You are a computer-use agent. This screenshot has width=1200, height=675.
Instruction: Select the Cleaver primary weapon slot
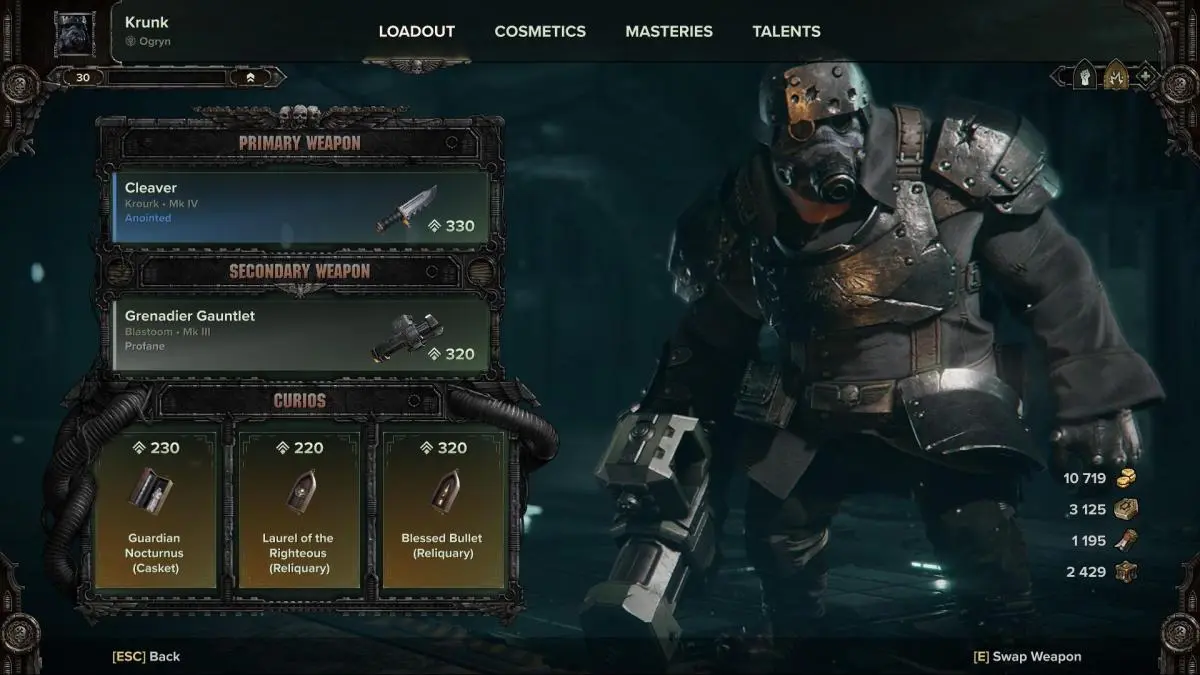pos(300,208)
